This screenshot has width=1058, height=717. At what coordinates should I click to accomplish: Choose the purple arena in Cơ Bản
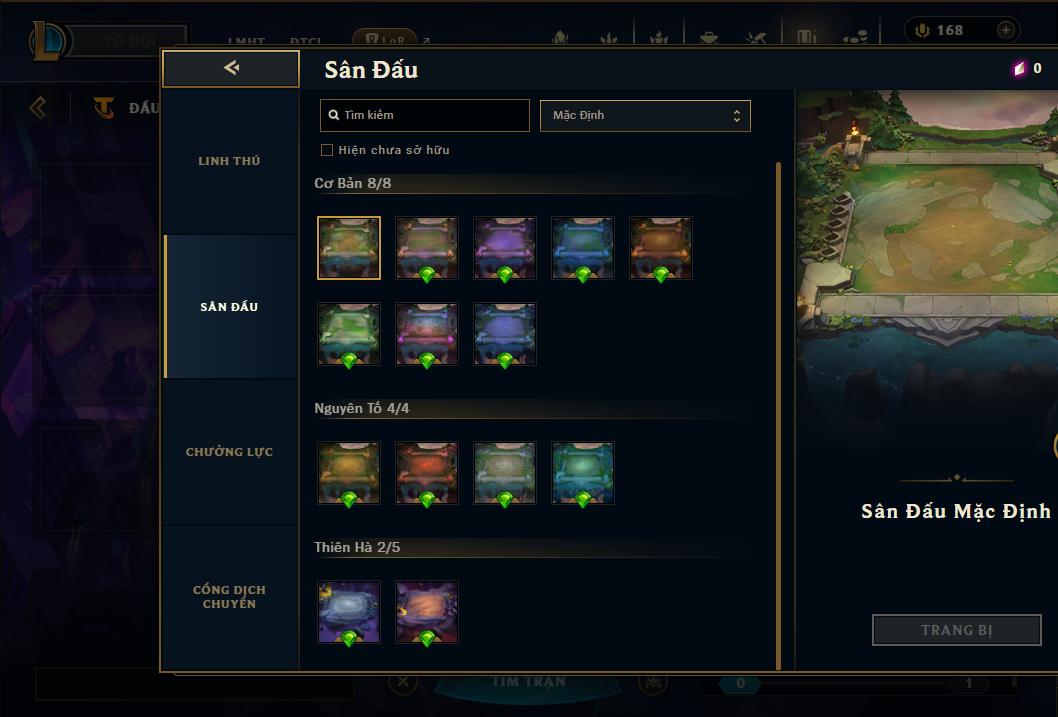coord(505,248)
